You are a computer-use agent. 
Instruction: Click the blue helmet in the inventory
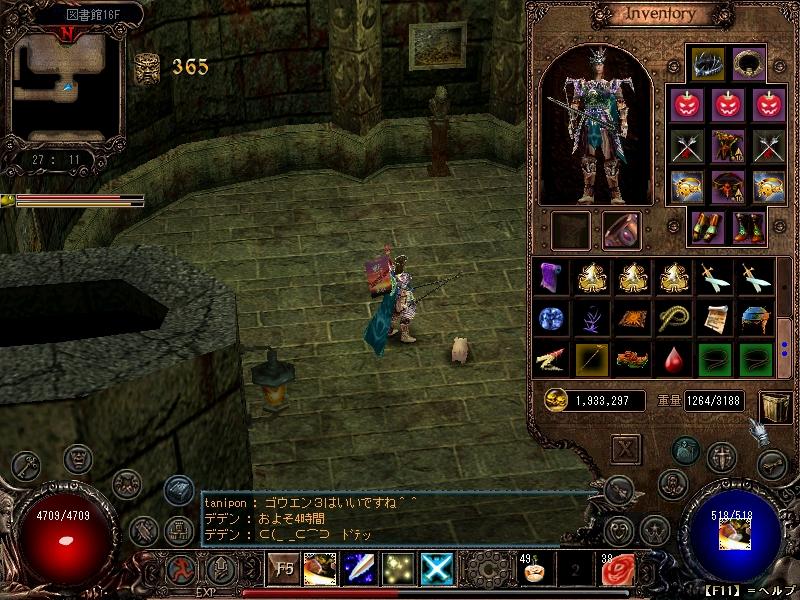pos(754,318)
